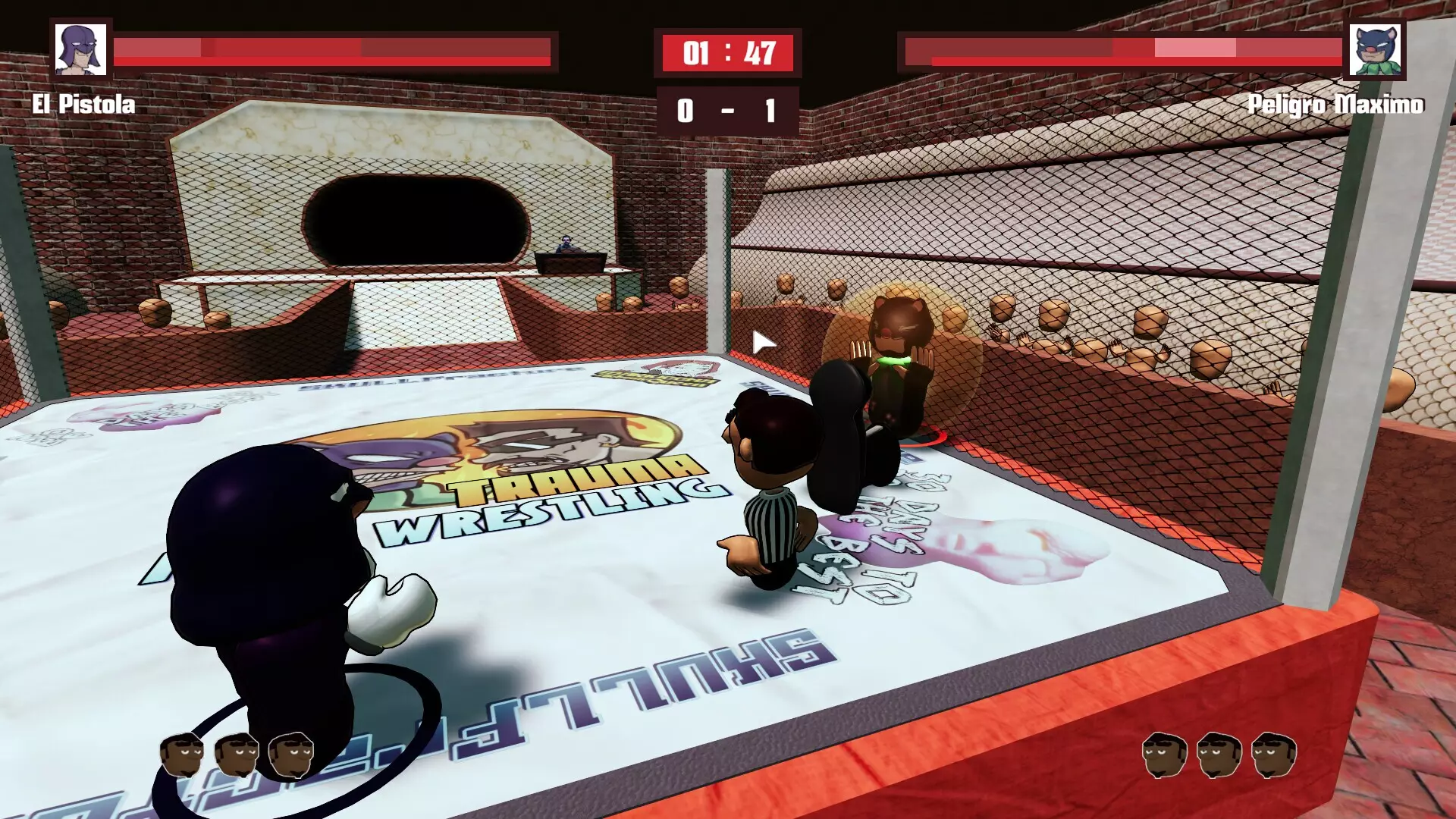
Task: Expand the 01:47 match timer display
Action: coord(726,52)
